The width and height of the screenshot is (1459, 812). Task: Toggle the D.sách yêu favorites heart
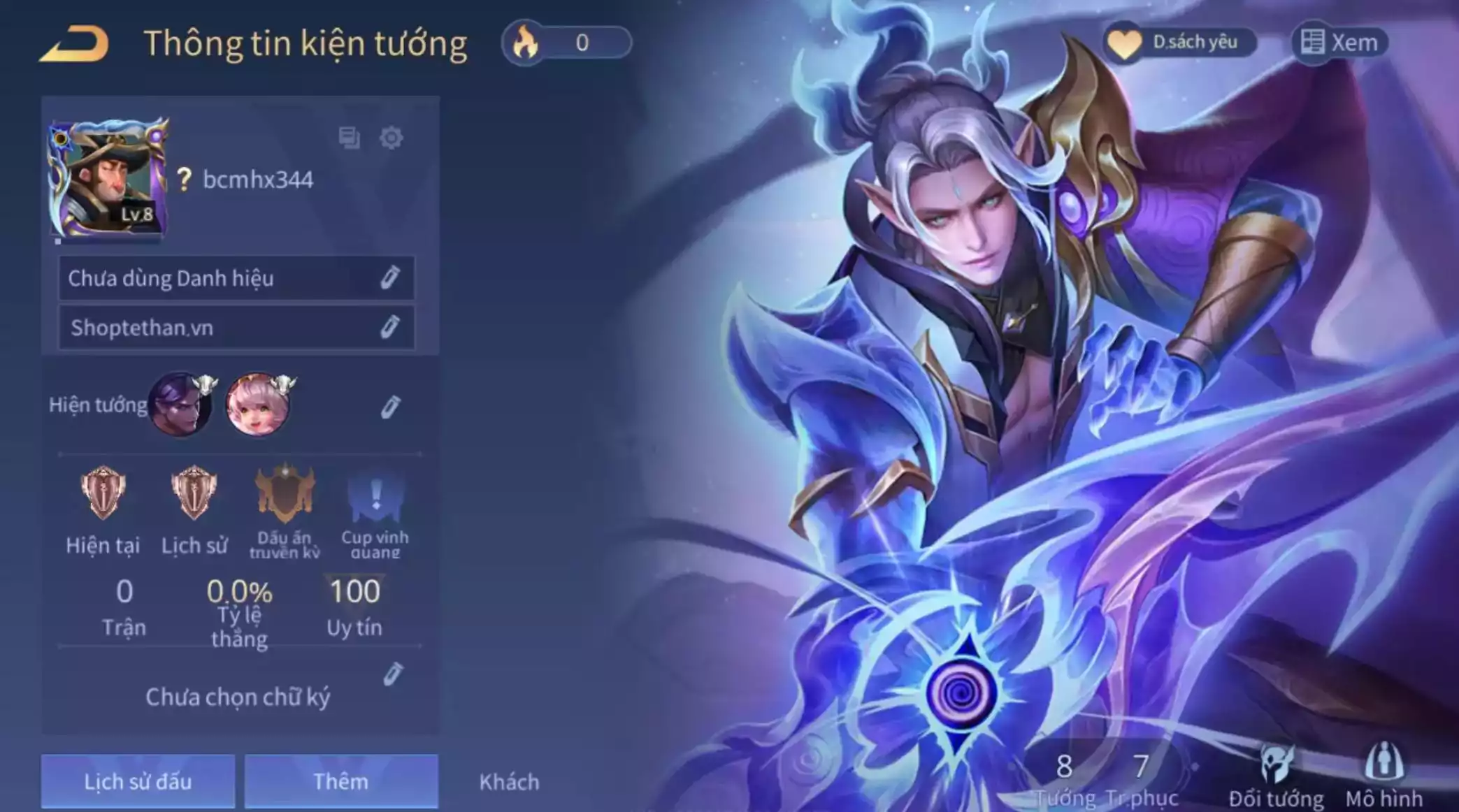pos(1180,41)
